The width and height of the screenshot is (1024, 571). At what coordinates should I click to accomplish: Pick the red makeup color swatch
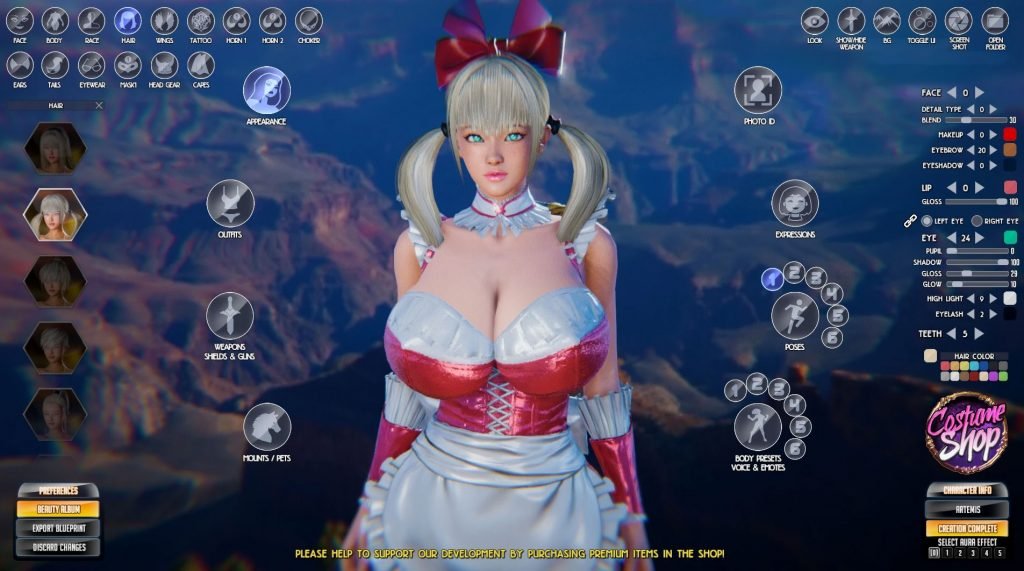tap(1009, 134)
